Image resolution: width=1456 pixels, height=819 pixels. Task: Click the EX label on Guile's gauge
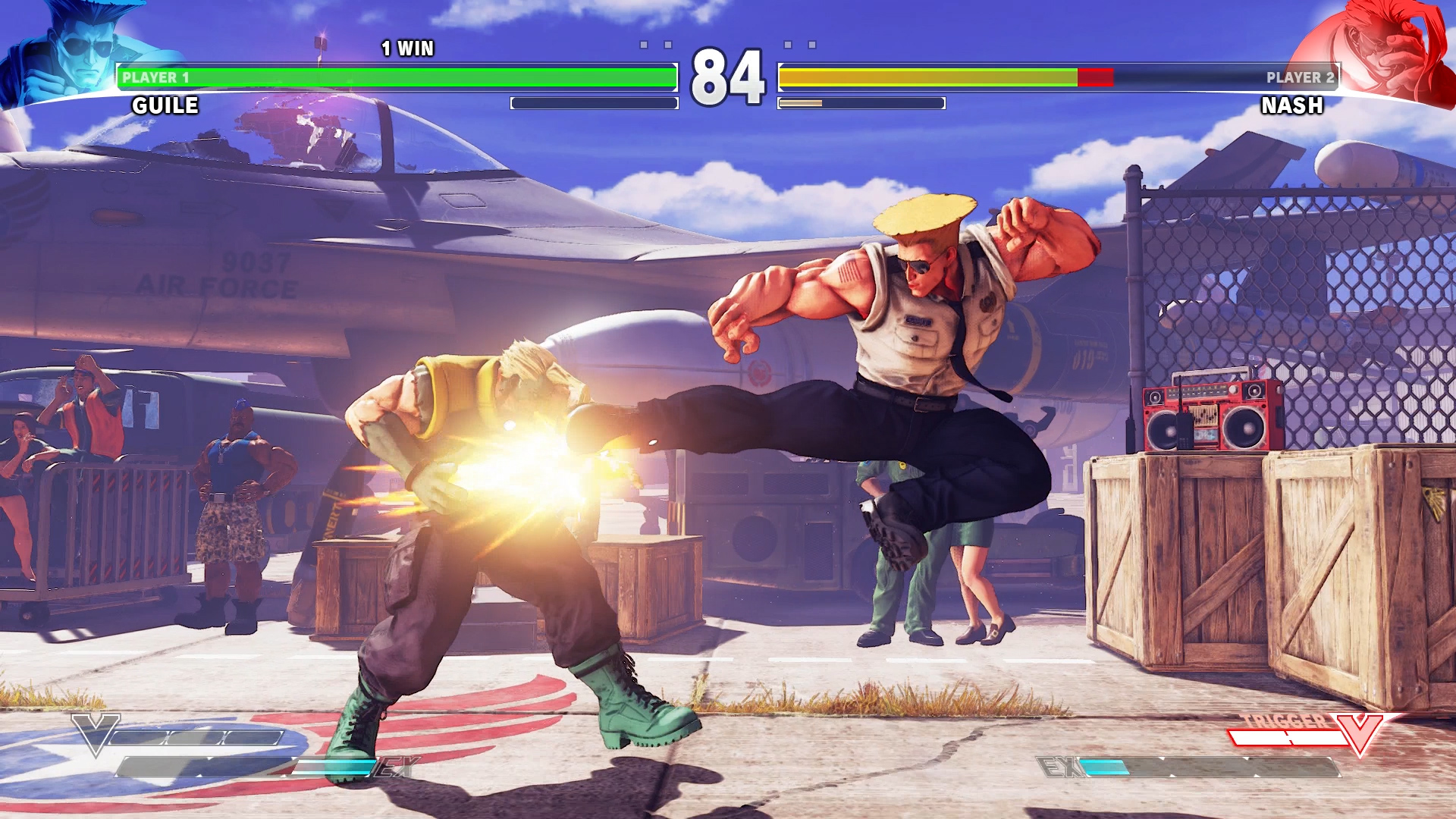coord(396,766)
